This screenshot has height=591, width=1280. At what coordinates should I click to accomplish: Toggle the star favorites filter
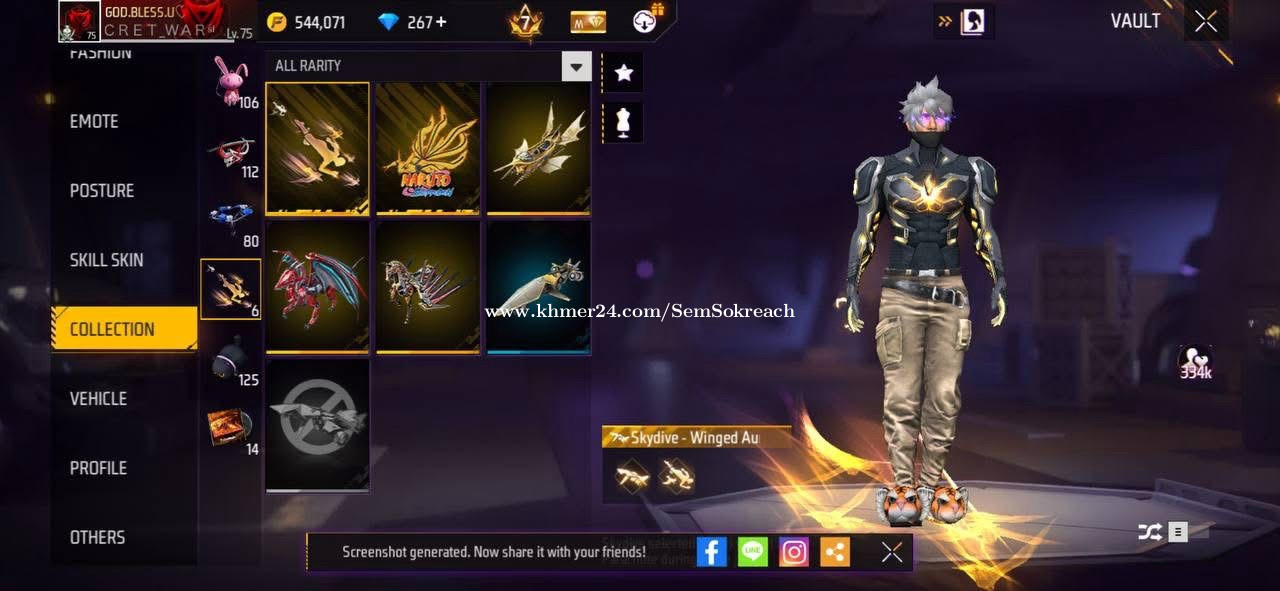623,72
